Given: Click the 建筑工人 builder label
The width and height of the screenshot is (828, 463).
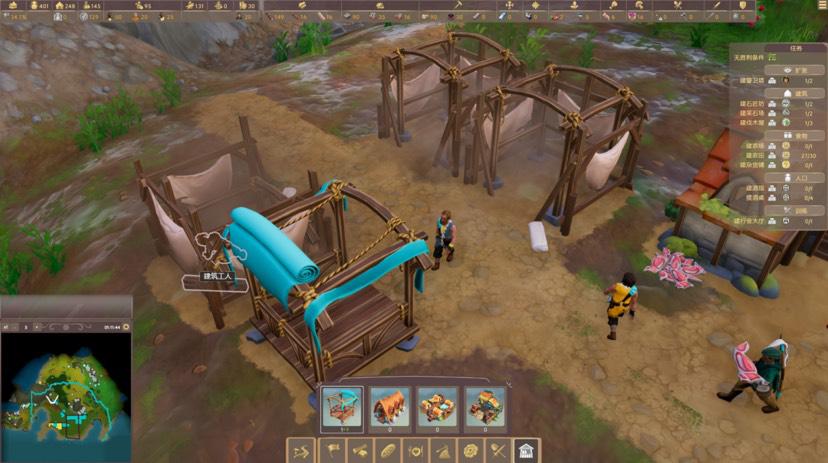Looking at the screenshot, I should [x=212, y=278].
